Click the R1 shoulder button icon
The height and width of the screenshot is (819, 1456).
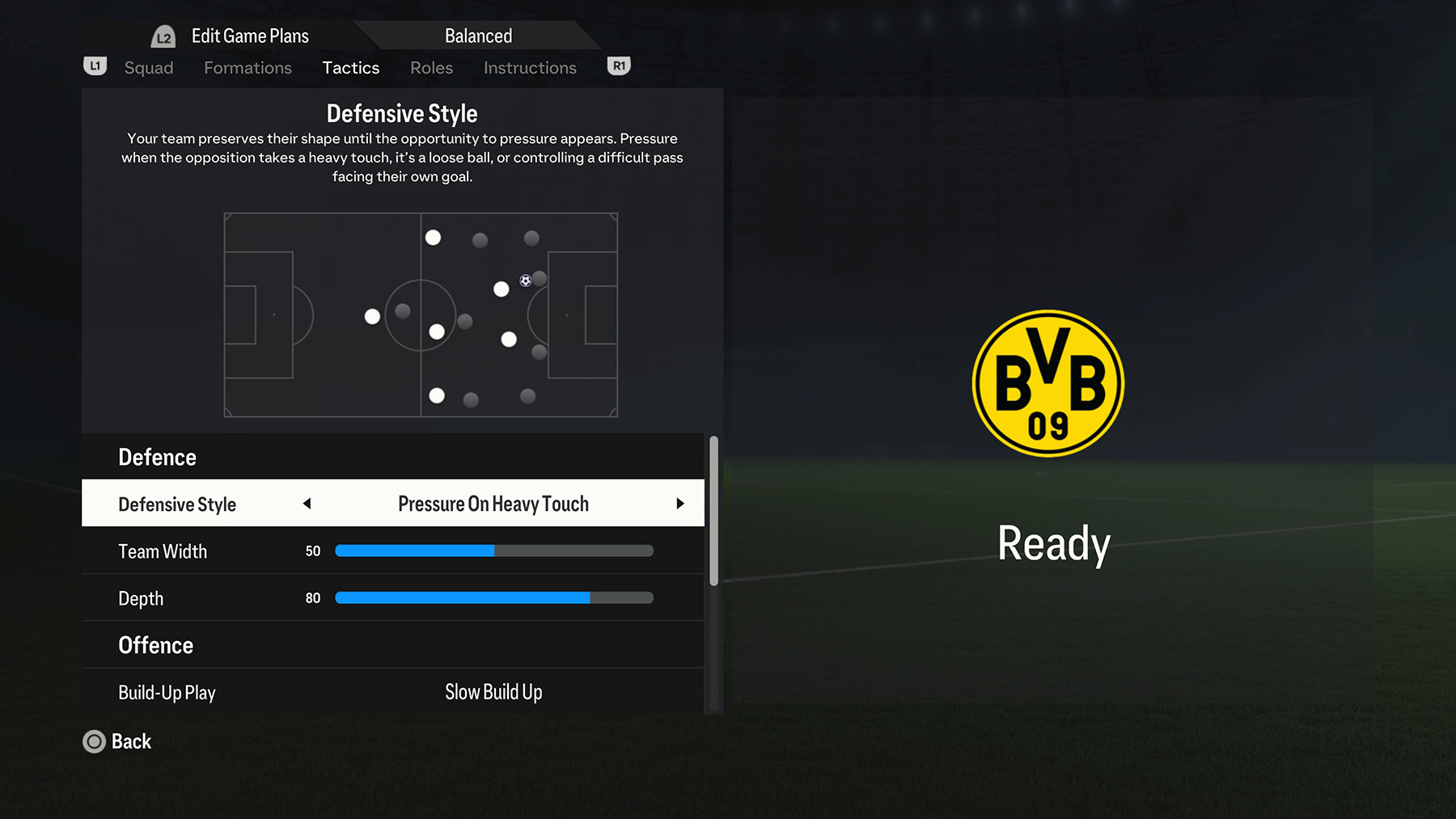coord(618,66)
